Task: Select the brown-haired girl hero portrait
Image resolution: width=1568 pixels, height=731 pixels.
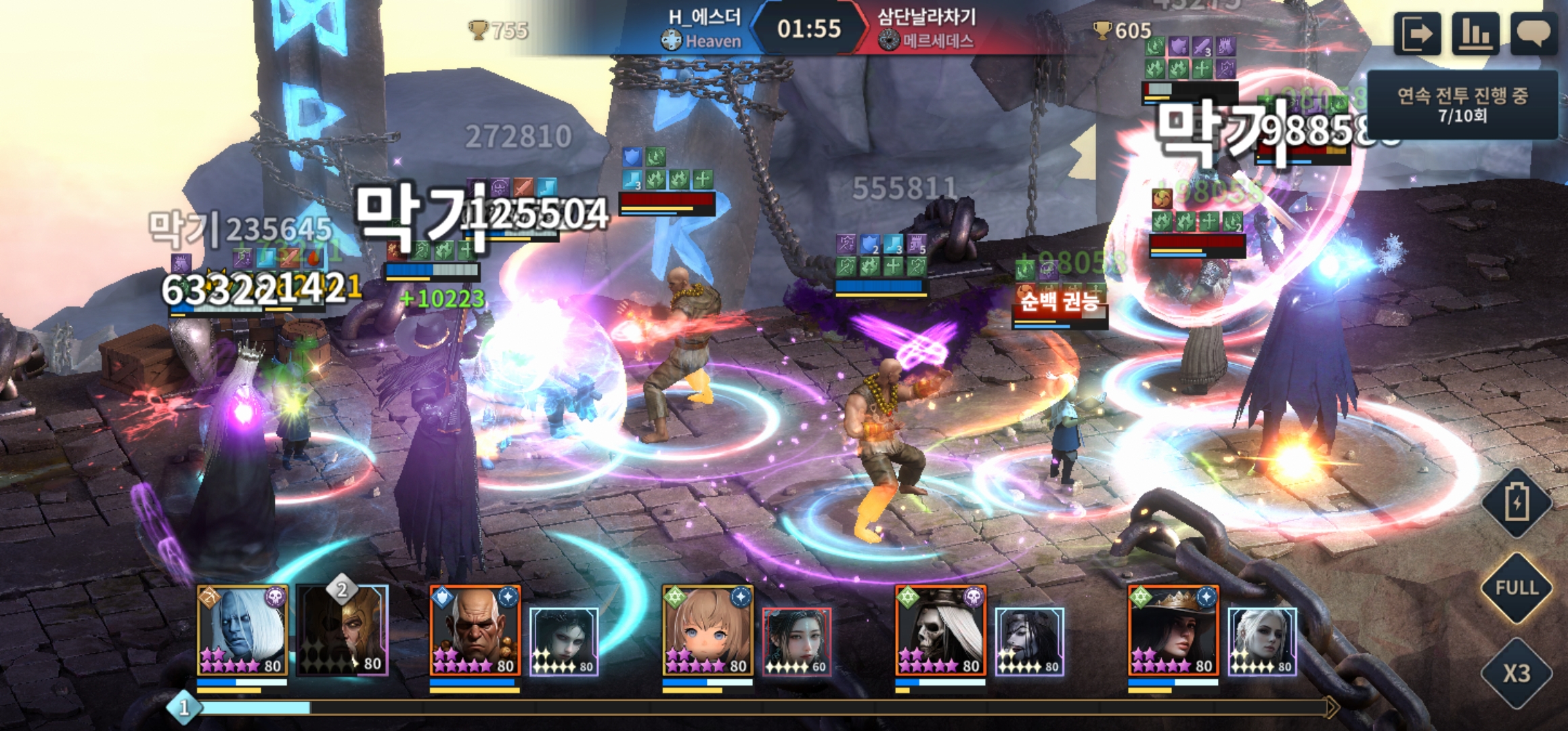Action: (x=707, y=631)
